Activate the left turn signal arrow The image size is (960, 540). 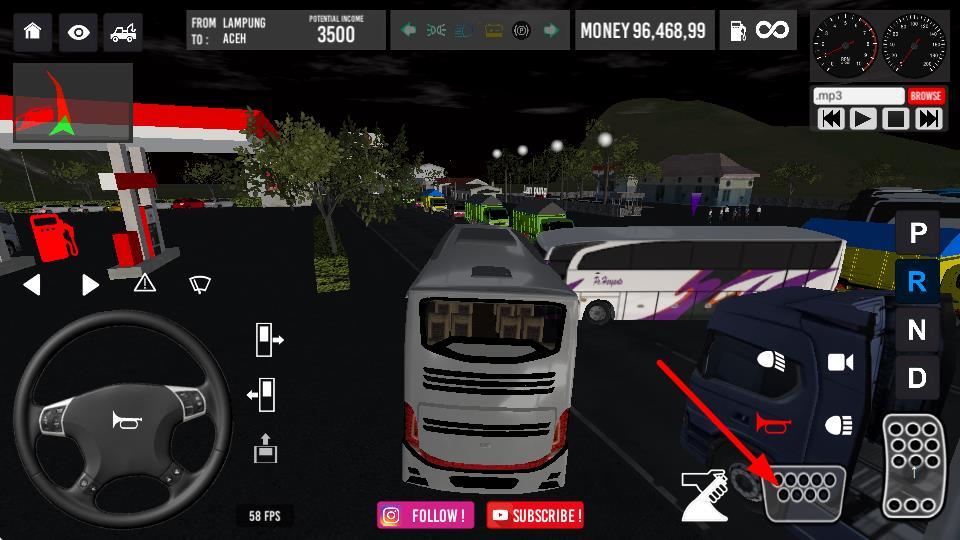pos(32,285)
